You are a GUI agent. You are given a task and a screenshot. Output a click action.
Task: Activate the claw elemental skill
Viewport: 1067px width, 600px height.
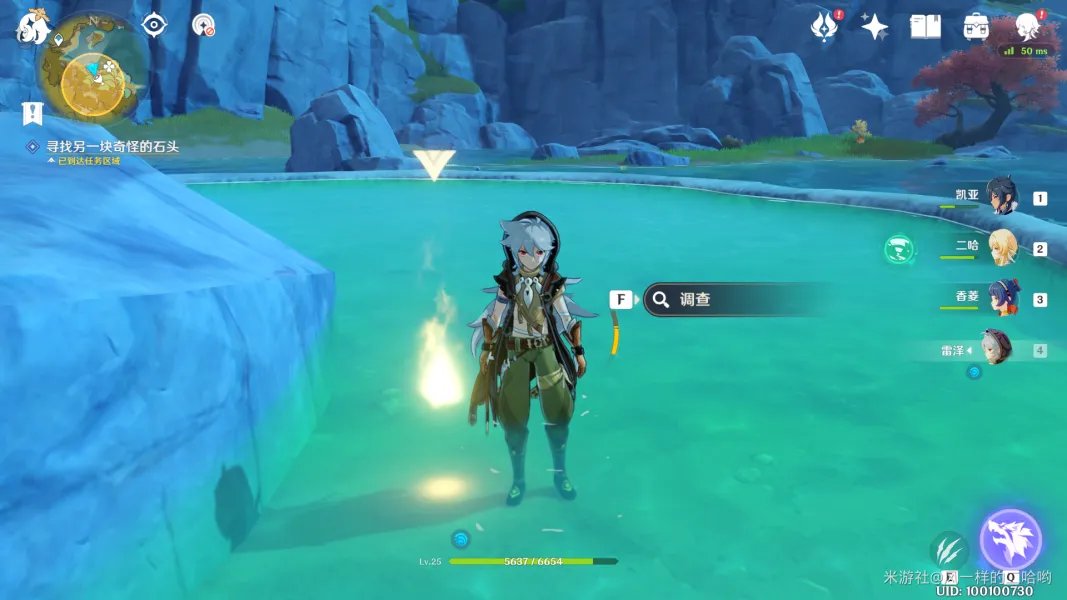click(948, 550)
